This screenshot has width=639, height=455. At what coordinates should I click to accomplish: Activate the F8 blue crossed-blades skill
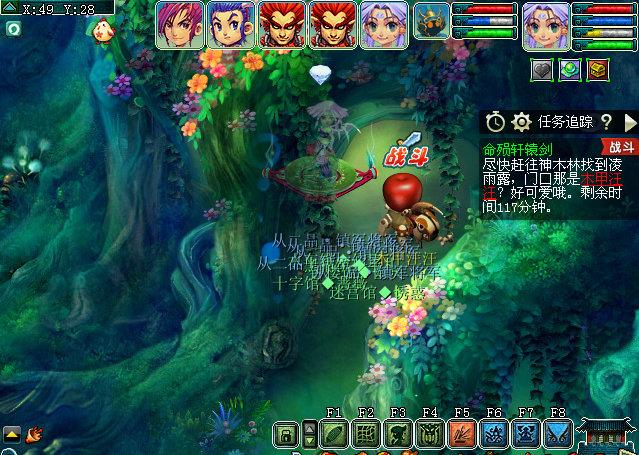[x=558, y=434]
